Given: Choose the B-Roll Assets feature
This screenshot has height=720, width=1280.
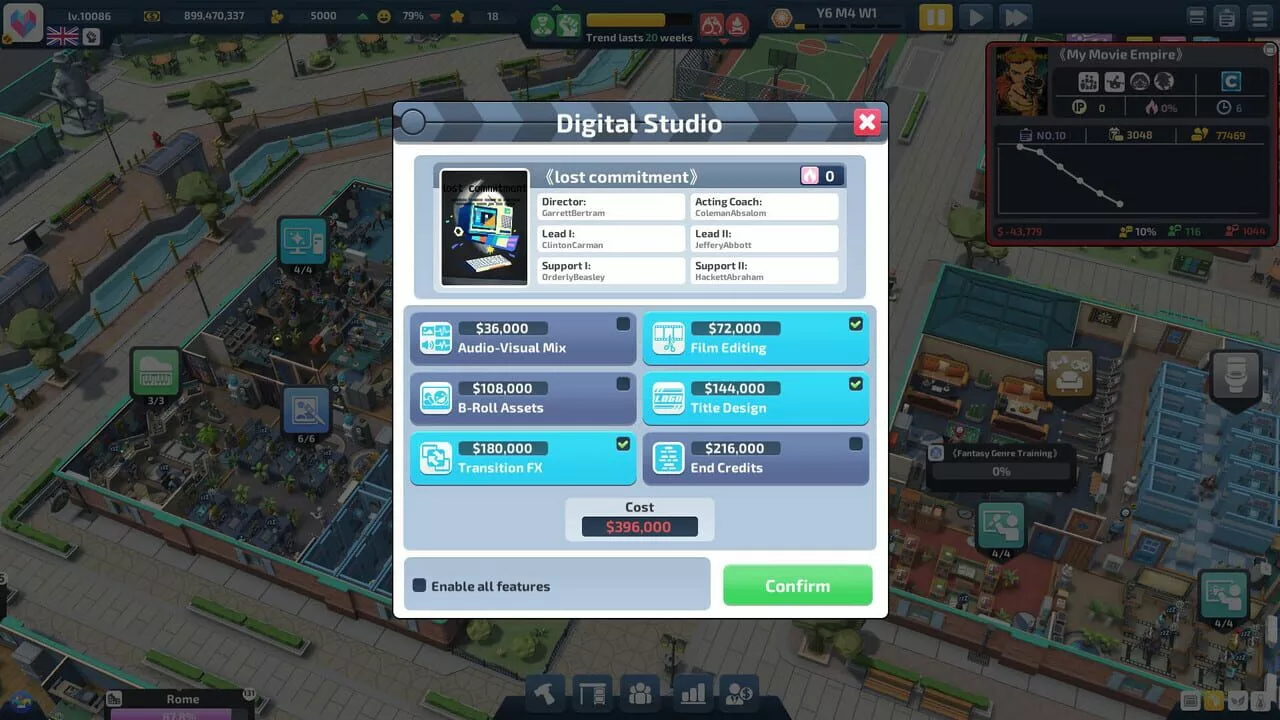Looking at the screenshot, I should [x=522, y=399].
